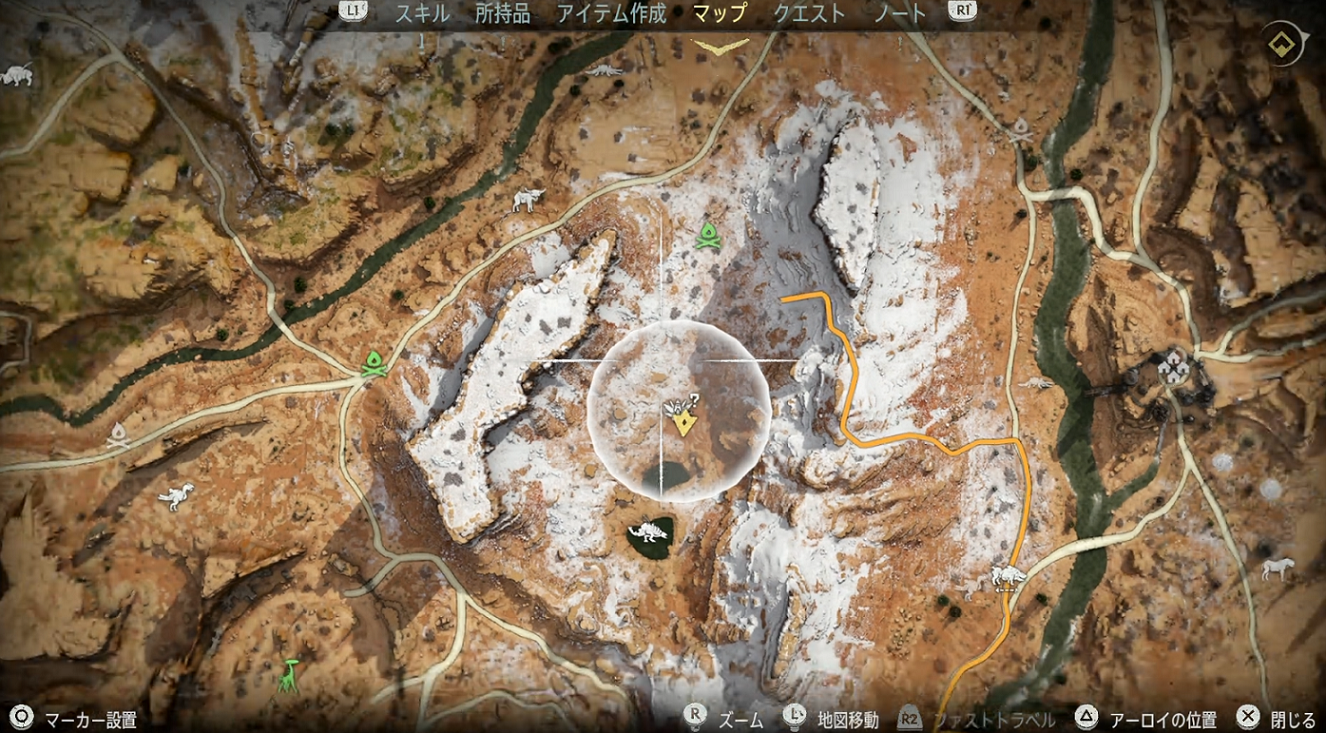This screenshot has width=1326, height=733.
Task: Show the ノート tab
Action: (x=900, y=14)
